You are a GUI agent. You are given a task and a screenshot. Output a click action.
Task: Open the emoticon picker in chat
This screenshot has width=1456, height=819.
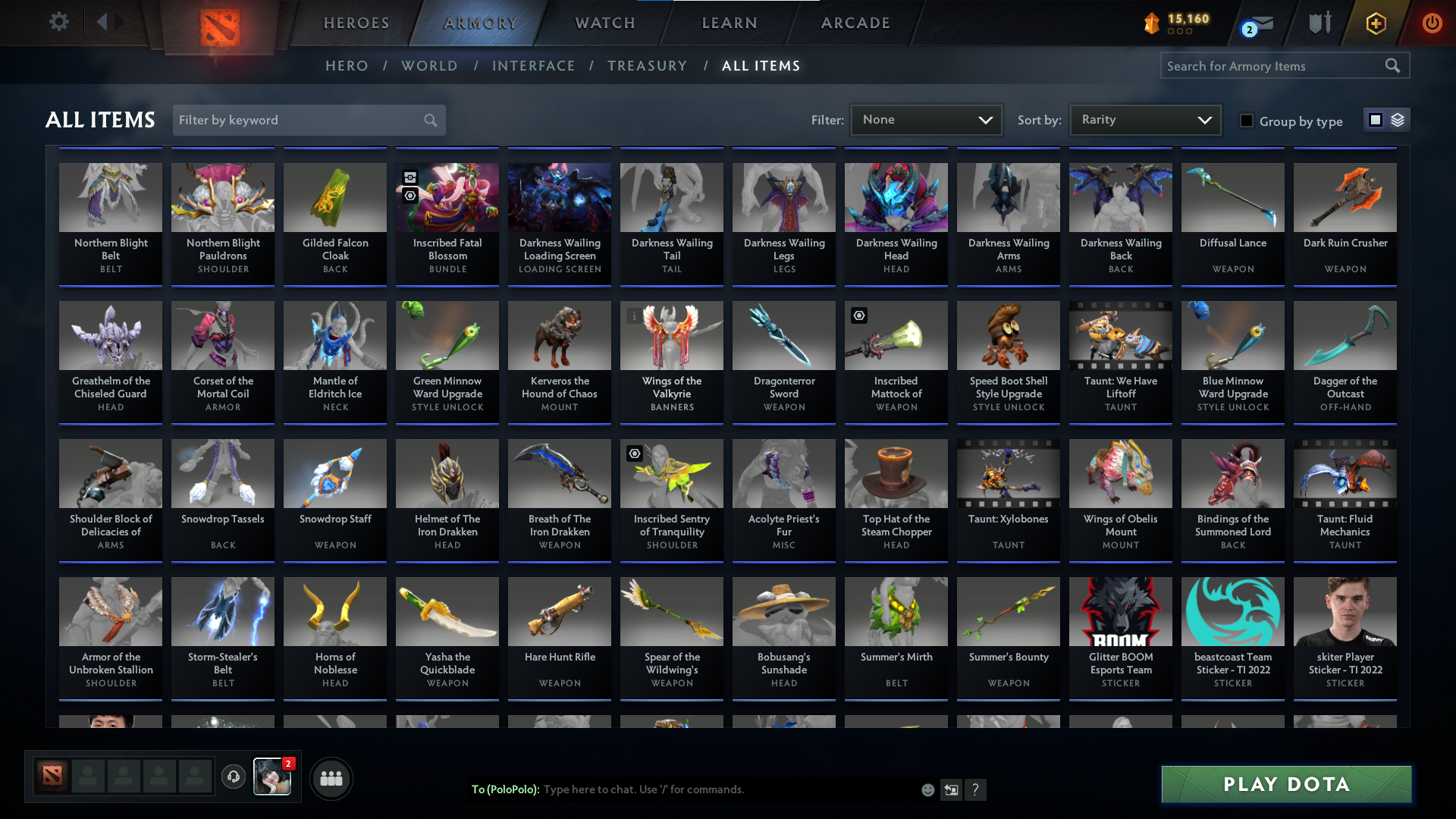click(927, 789)
